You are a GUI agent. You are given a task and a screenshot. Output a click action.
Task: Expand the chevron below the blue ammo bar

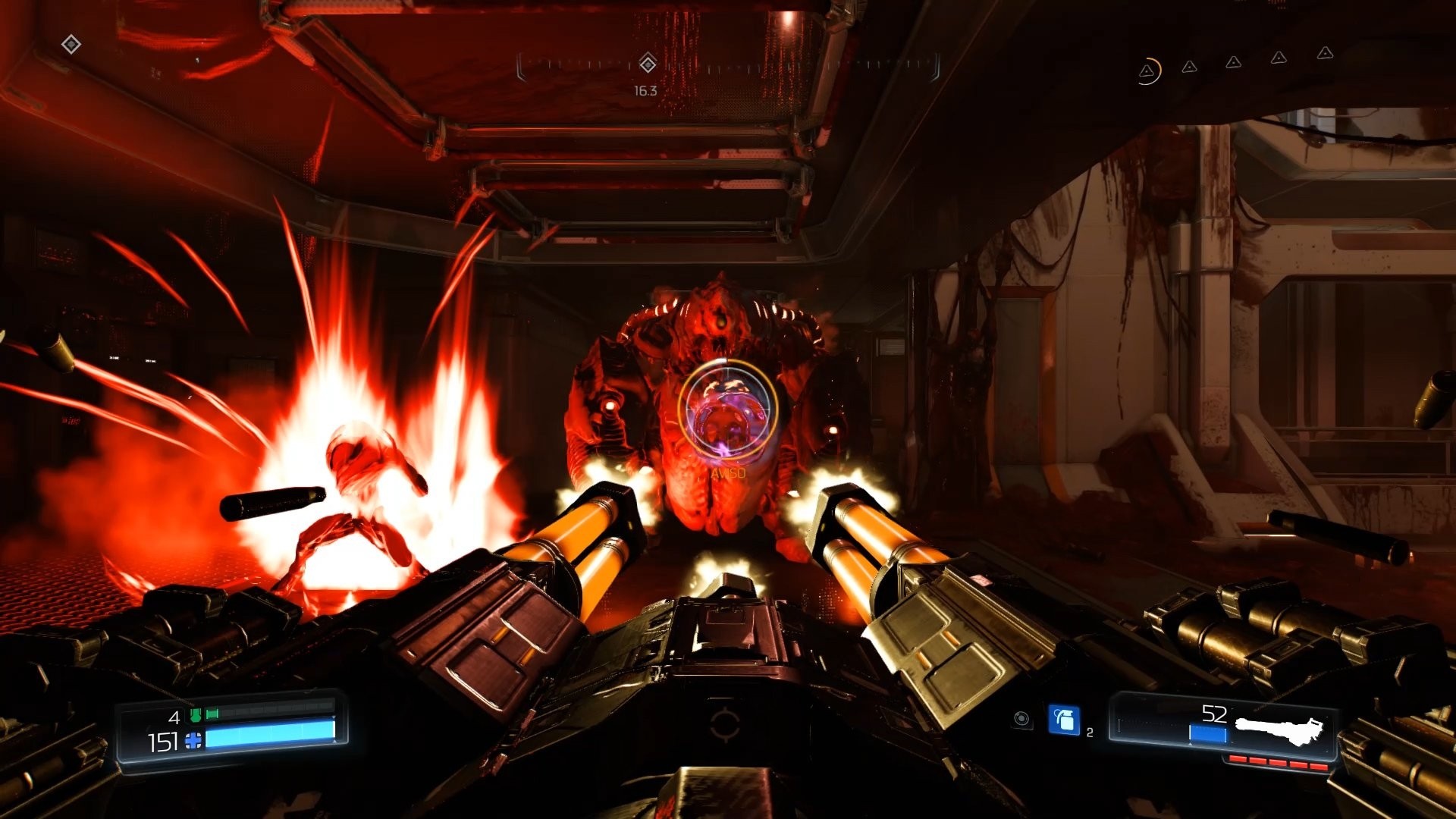[x=1190, y=743]
